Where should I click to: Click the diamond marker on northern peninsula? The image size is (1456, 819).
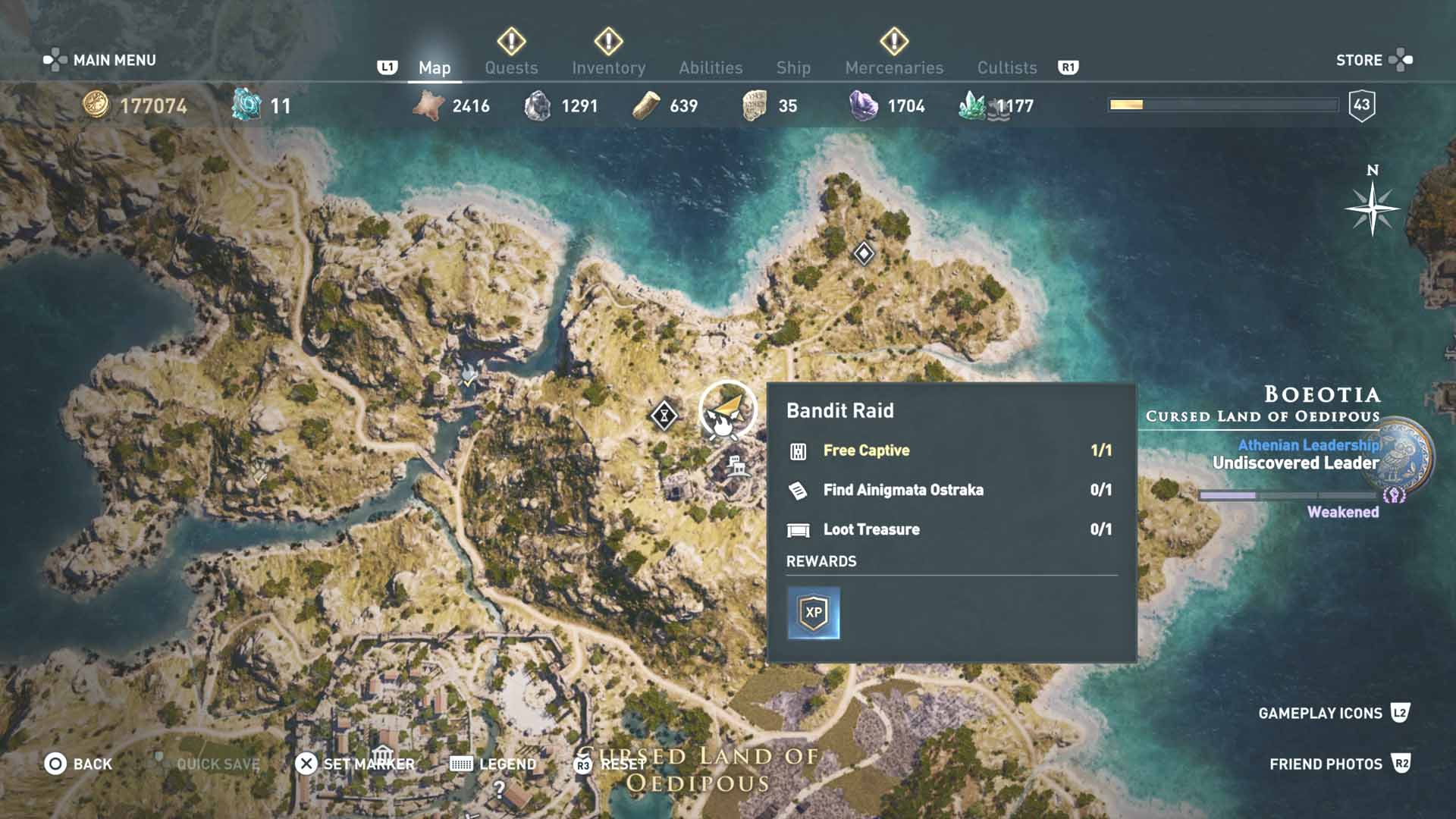point(864,253)
